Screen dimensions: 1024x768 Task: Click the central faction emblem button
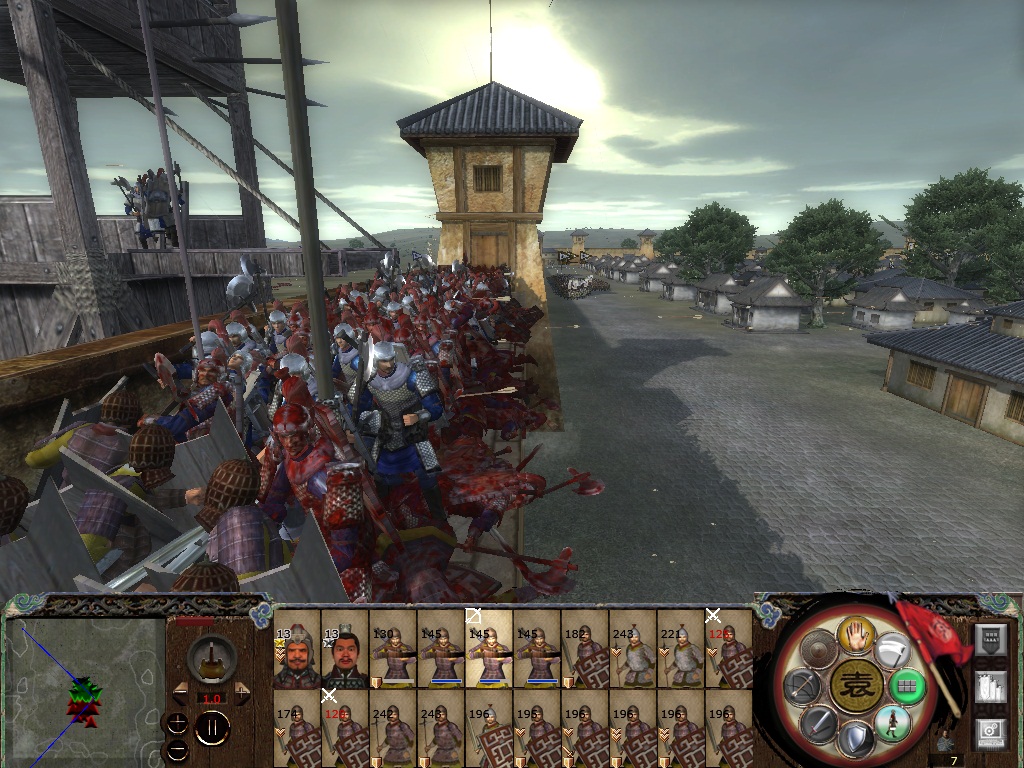[855, 687]
